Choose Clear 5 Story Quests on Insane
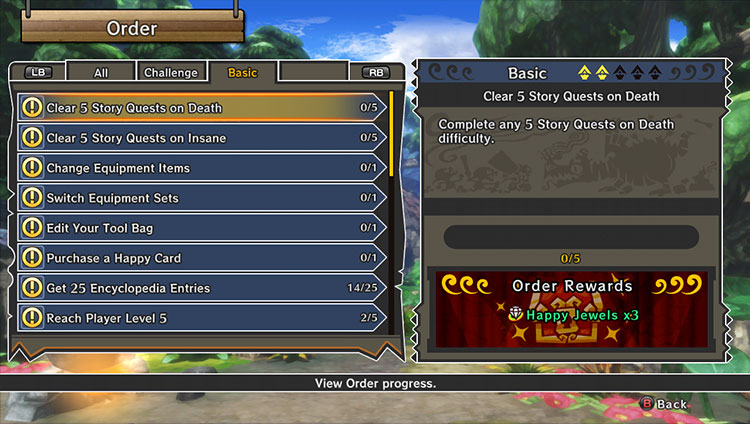This screenshot has height=424, width=750. tap(200, 138)
